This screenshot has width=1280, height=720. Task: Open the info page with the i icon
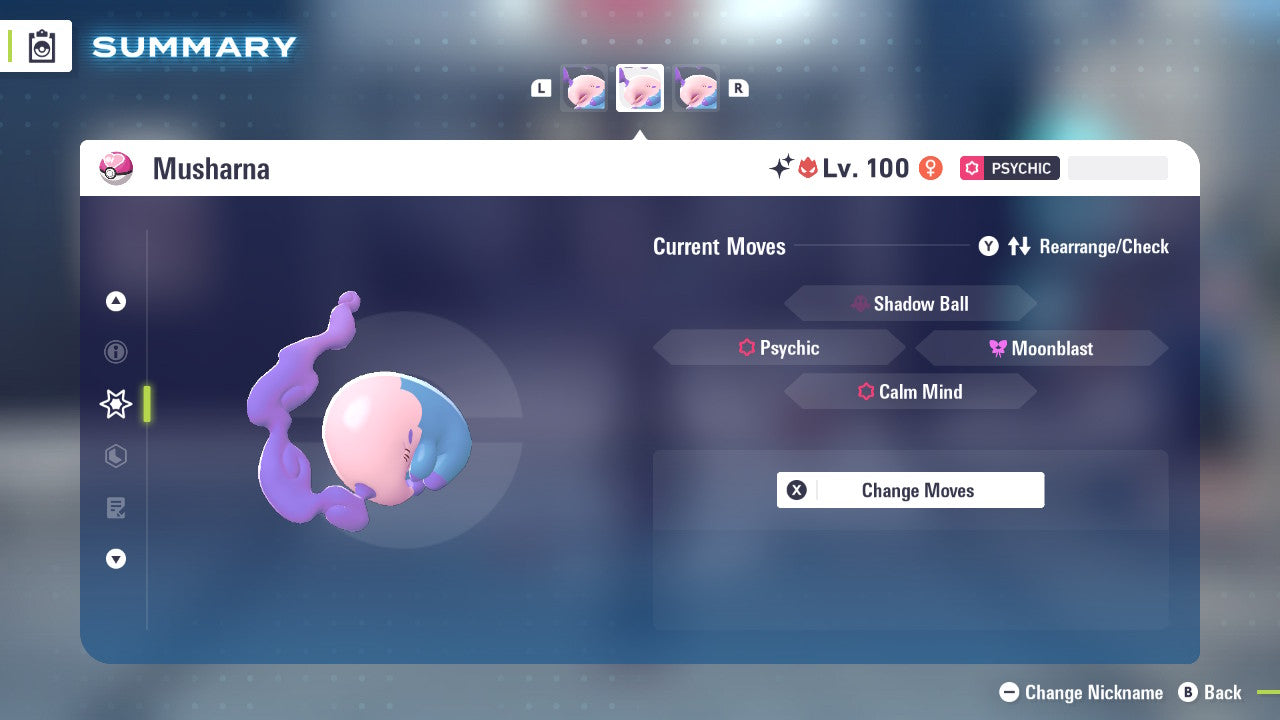[x=115, y=352]
